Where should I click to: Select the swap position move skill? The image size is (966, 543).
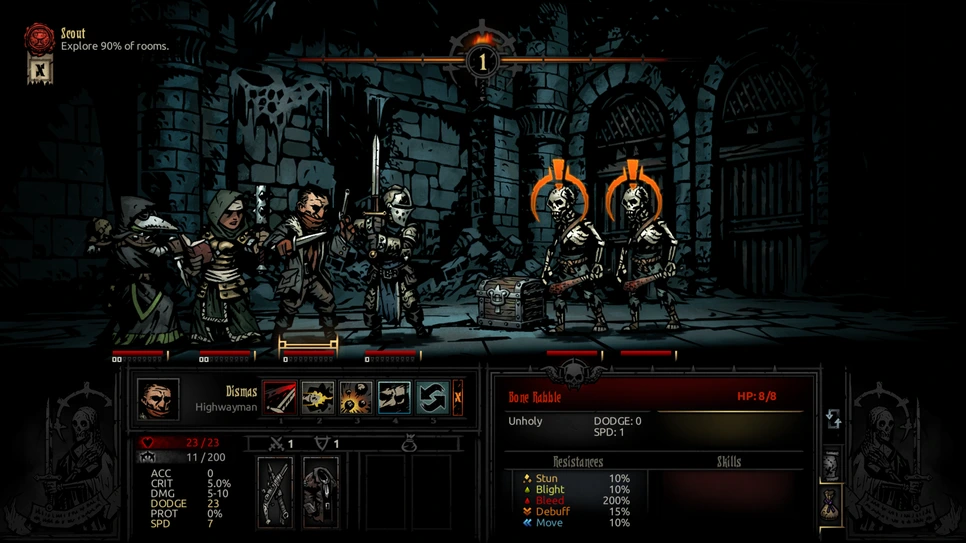pos(431,397)
